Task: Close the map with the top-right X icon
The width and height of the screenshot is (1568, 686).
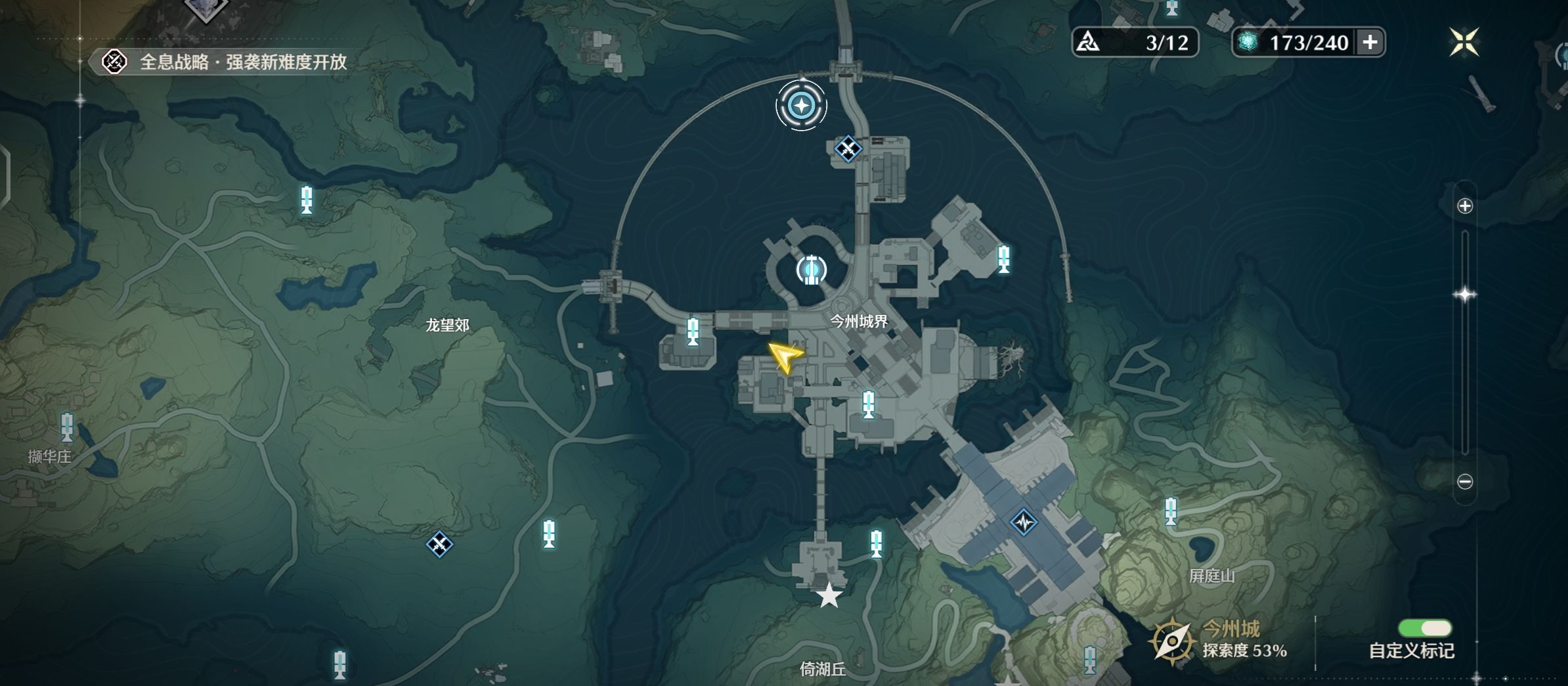Action: (1464, 43)
